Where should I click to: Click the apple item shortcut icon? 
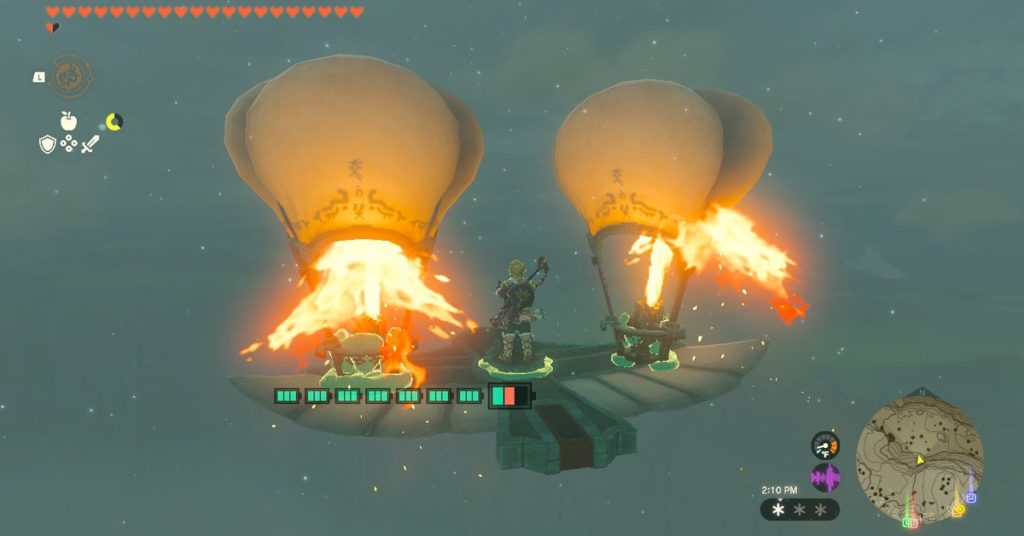click(x=68, y=121)
